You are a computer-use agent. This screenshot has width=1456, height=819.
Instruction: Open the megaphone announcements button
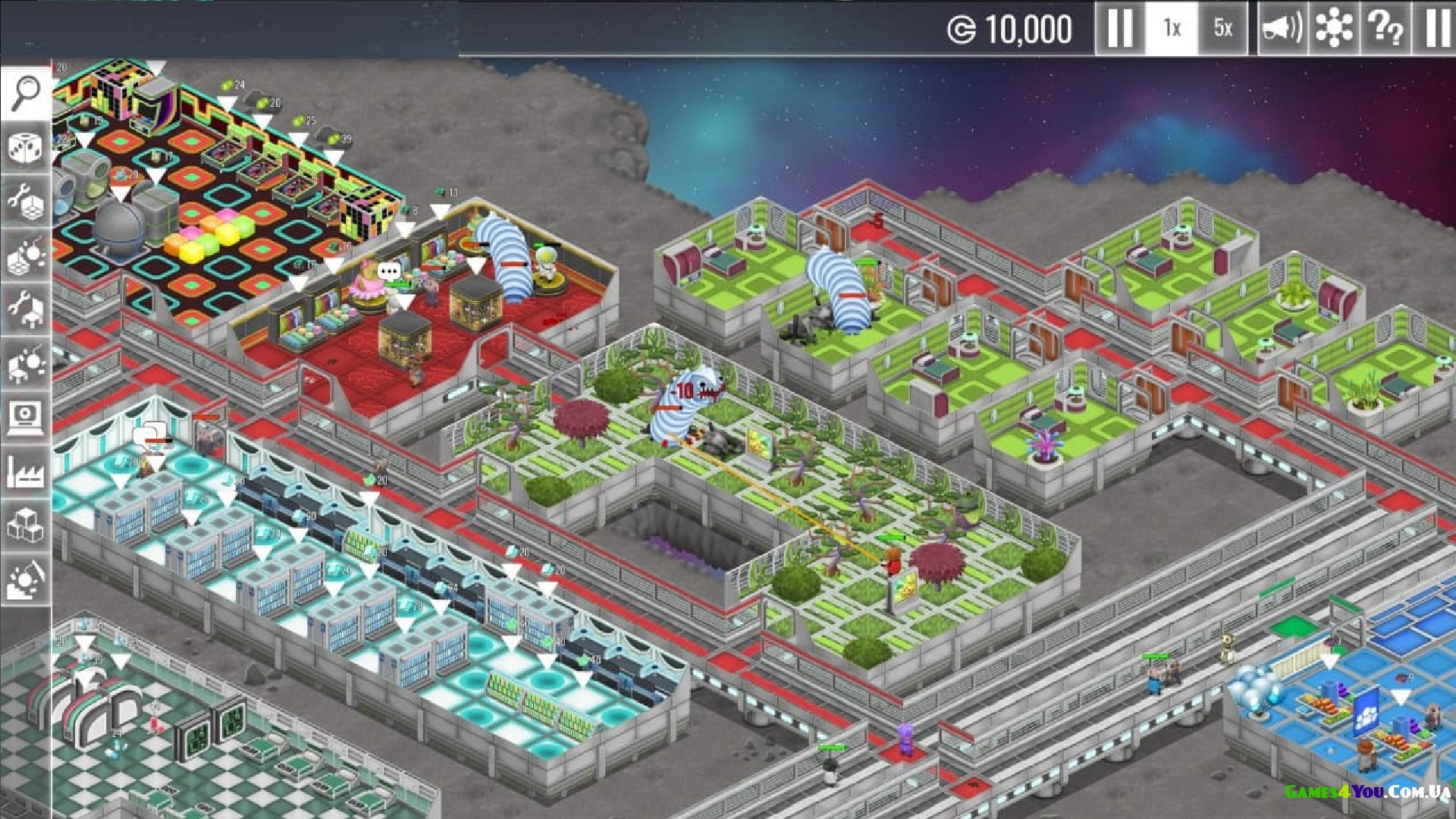pyautogui.click(x=1282, y=28)
